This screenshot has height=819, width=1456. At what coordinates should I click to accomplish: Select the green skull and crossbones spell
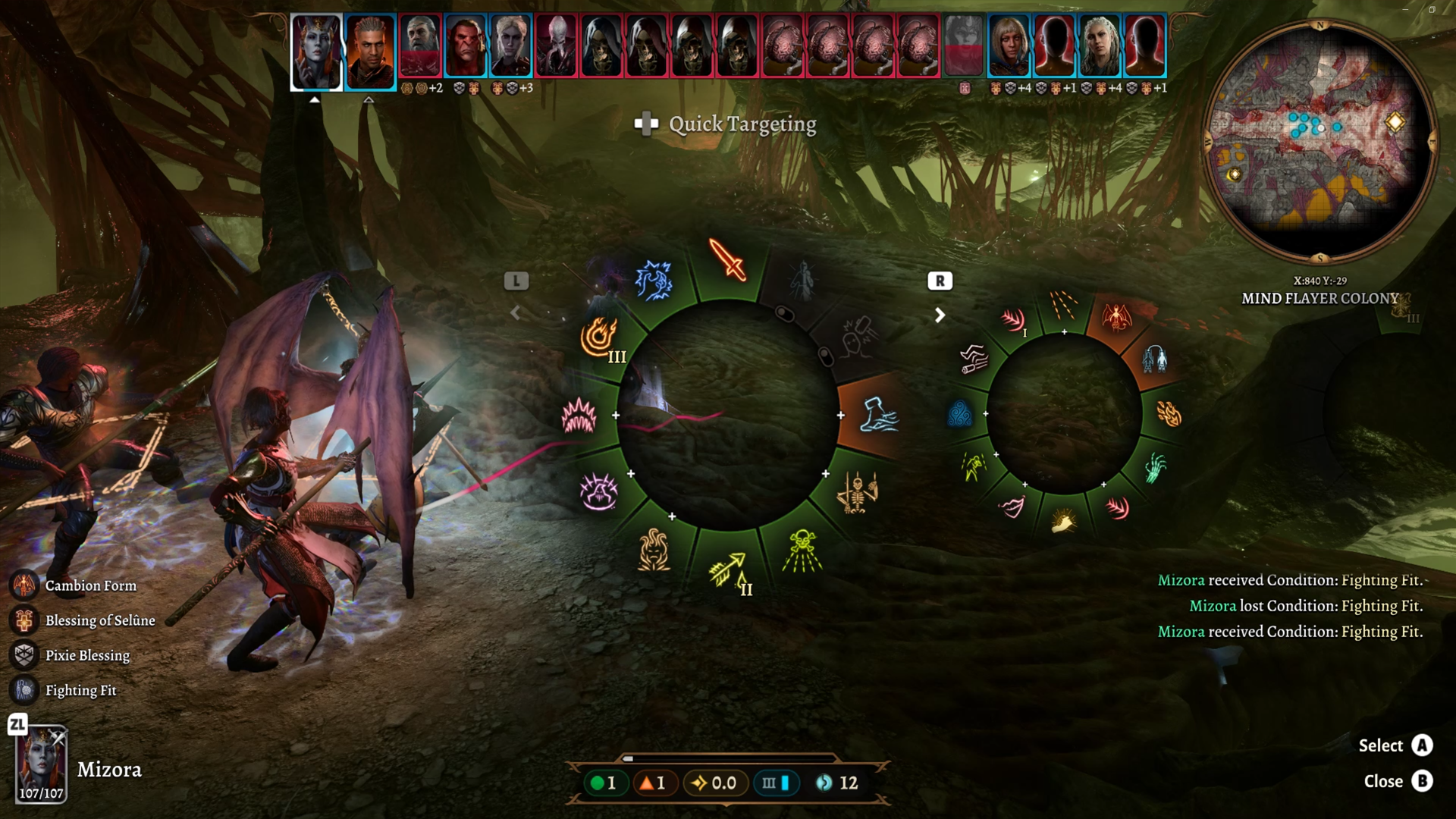802,550
